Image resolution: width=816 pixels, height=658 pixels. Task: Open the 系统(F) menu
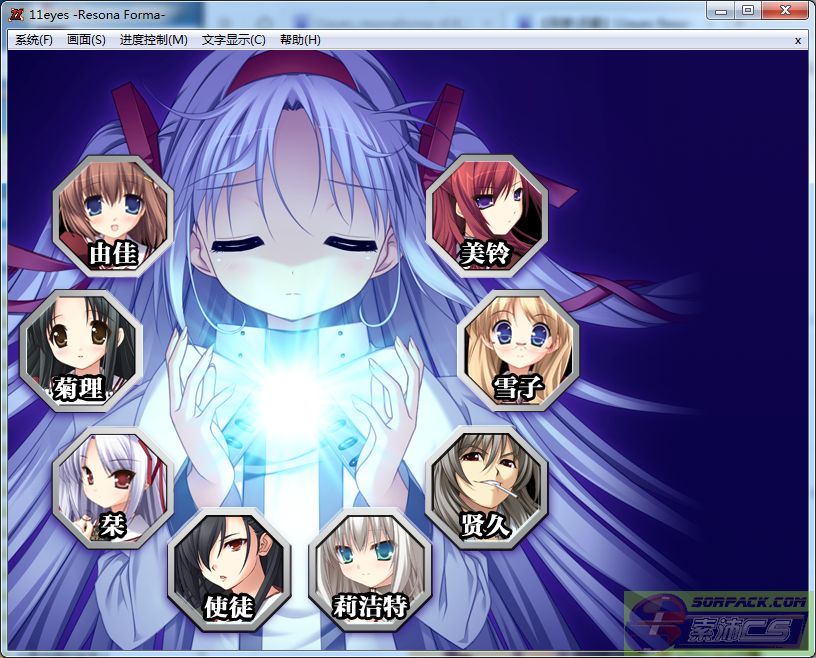coord(34,40)
